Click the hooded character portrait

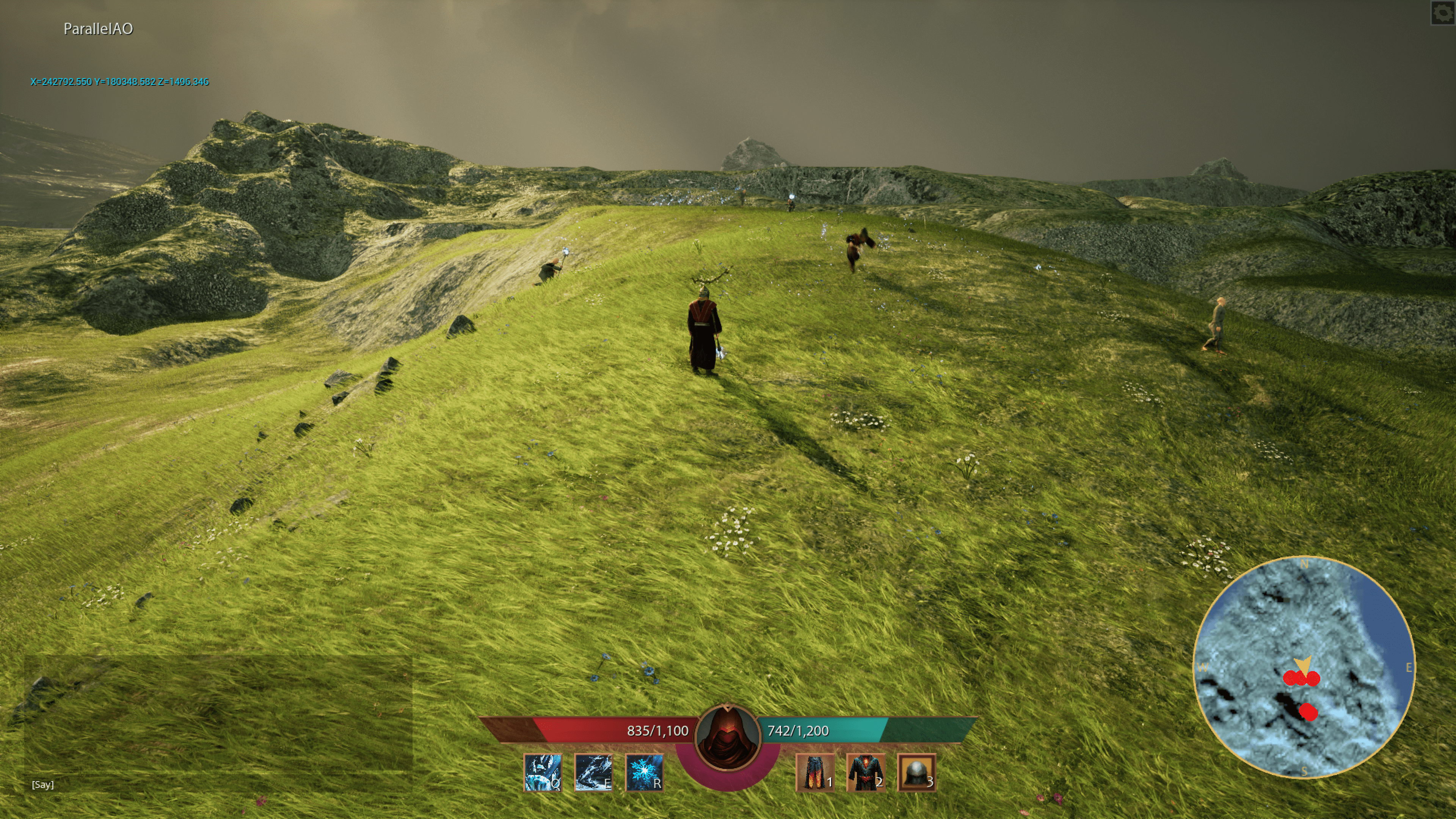click(728, 737)
